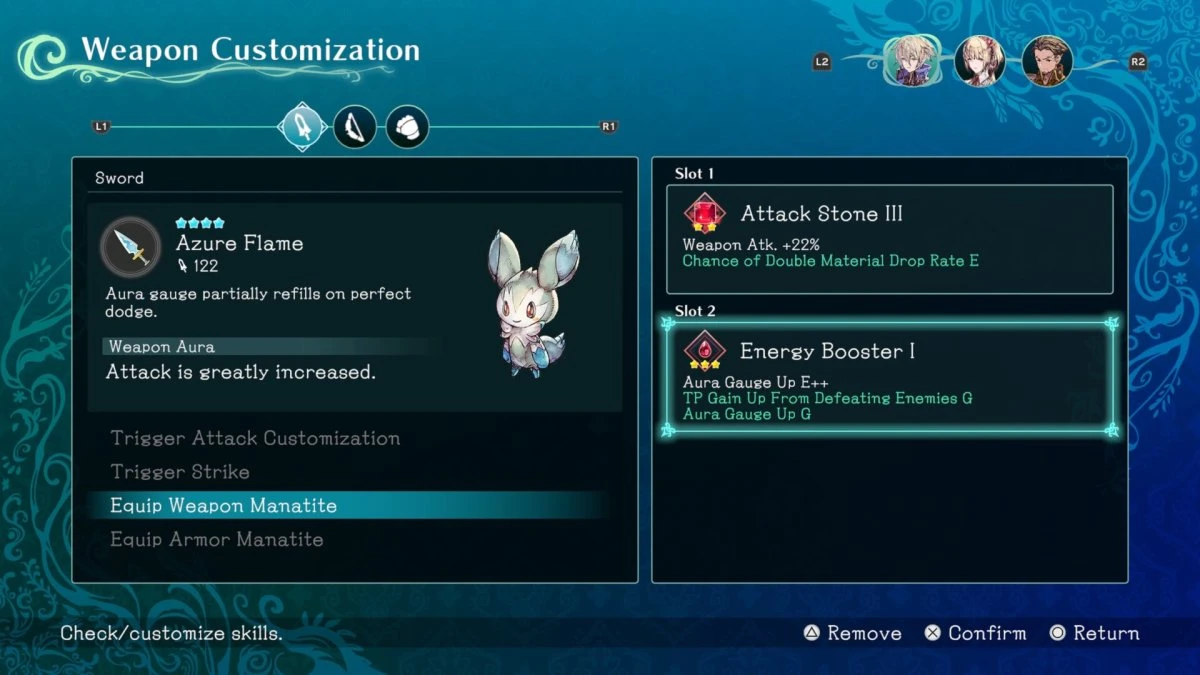Screen dimensions: 1200x675
Task: Choose the blonde character portrait
Action: click(x=979, y=62)
